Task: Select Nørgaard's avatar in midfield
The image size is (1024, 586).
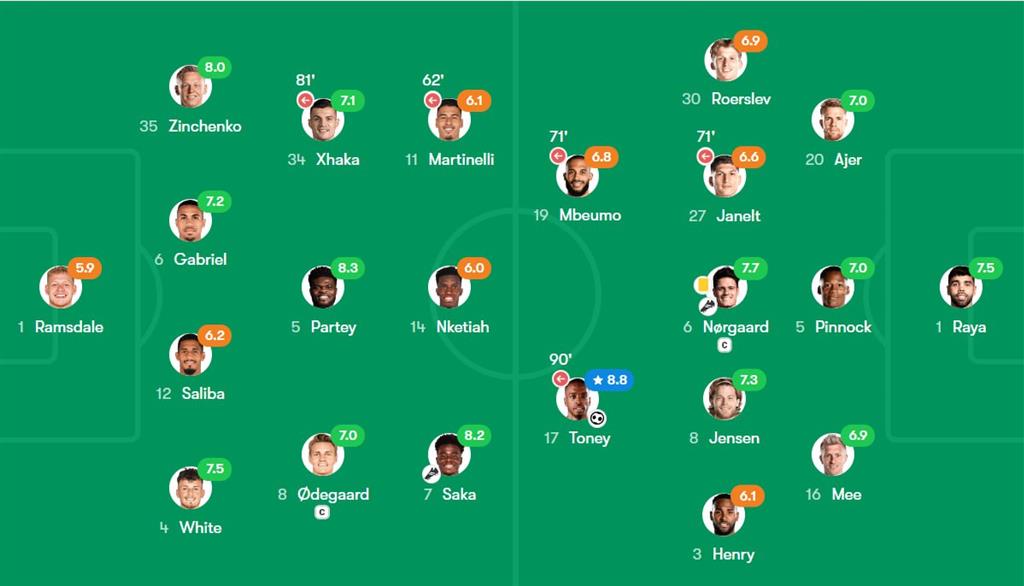Action: (726, 287)
